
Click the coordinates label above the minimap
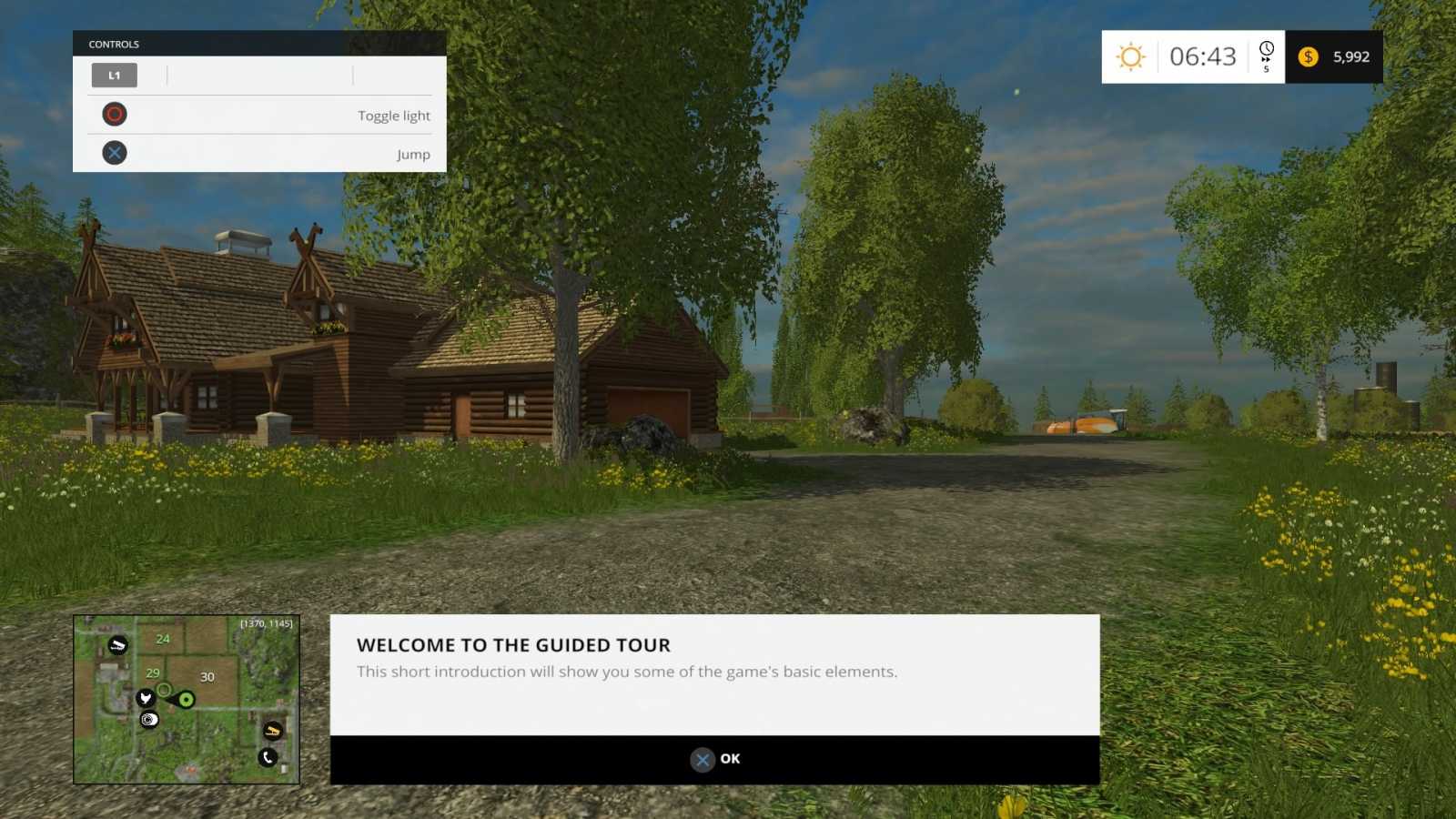click(x=265, y=623)
